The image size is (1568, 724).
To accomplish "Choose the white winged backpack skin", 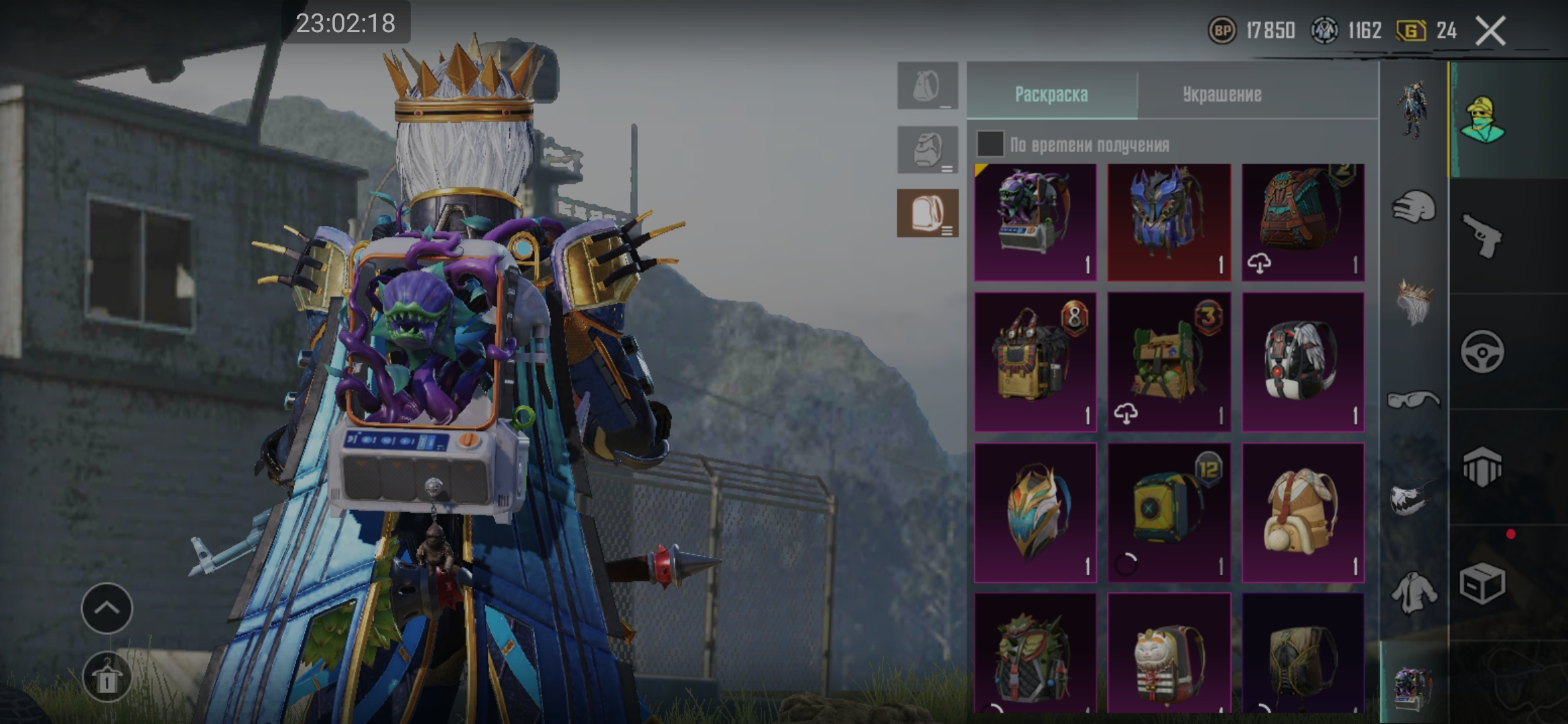I will point(1303,362).
